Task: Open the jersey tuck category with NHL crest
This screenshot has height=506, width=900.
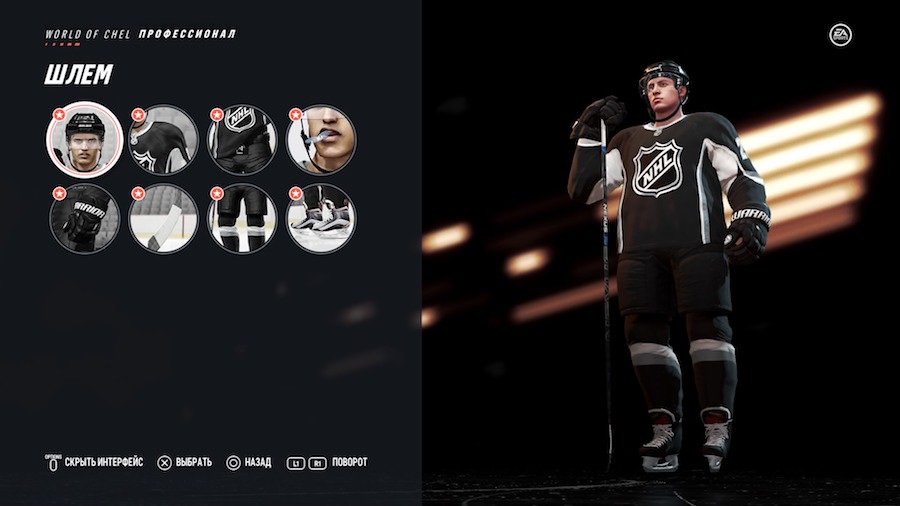Action: coord(242,140)
